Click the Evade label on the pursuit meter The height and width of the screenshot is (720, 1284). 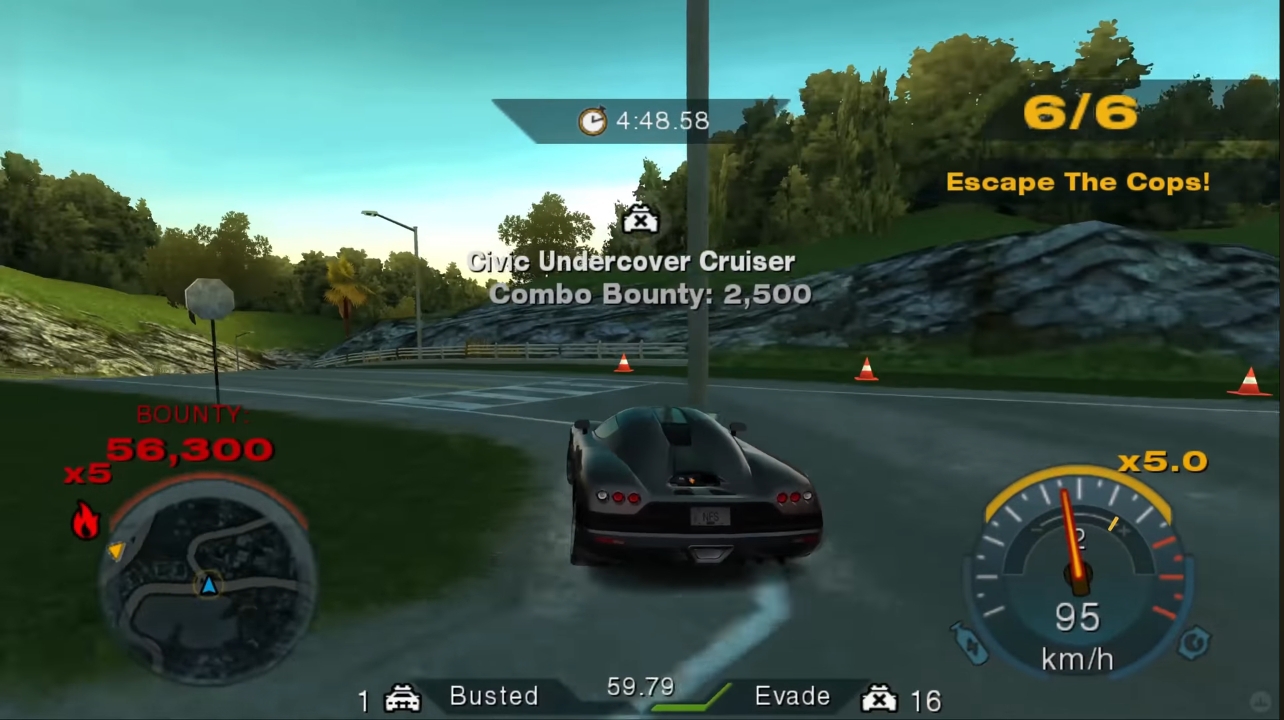coord(792,695)
